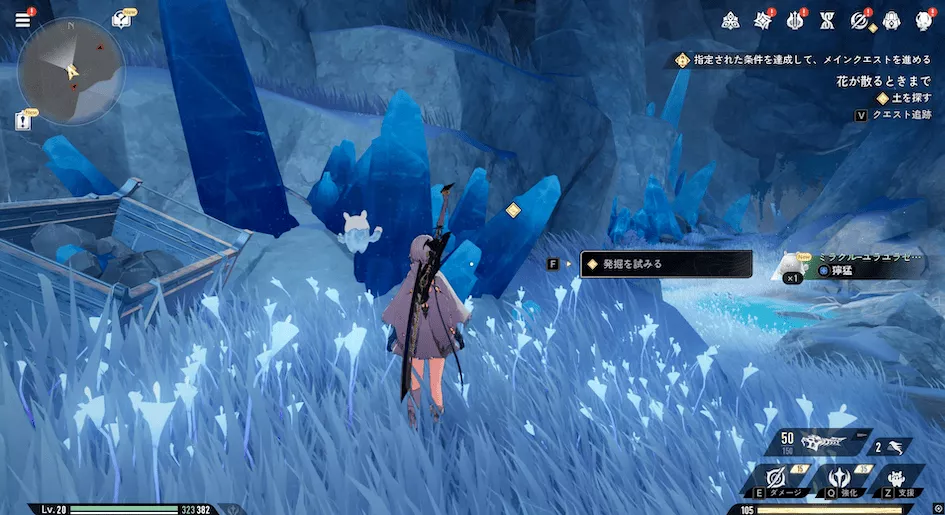Choose the 発掘を試みる interaction prompt
The height and width of the screenshot is (515, 945).
665,264
